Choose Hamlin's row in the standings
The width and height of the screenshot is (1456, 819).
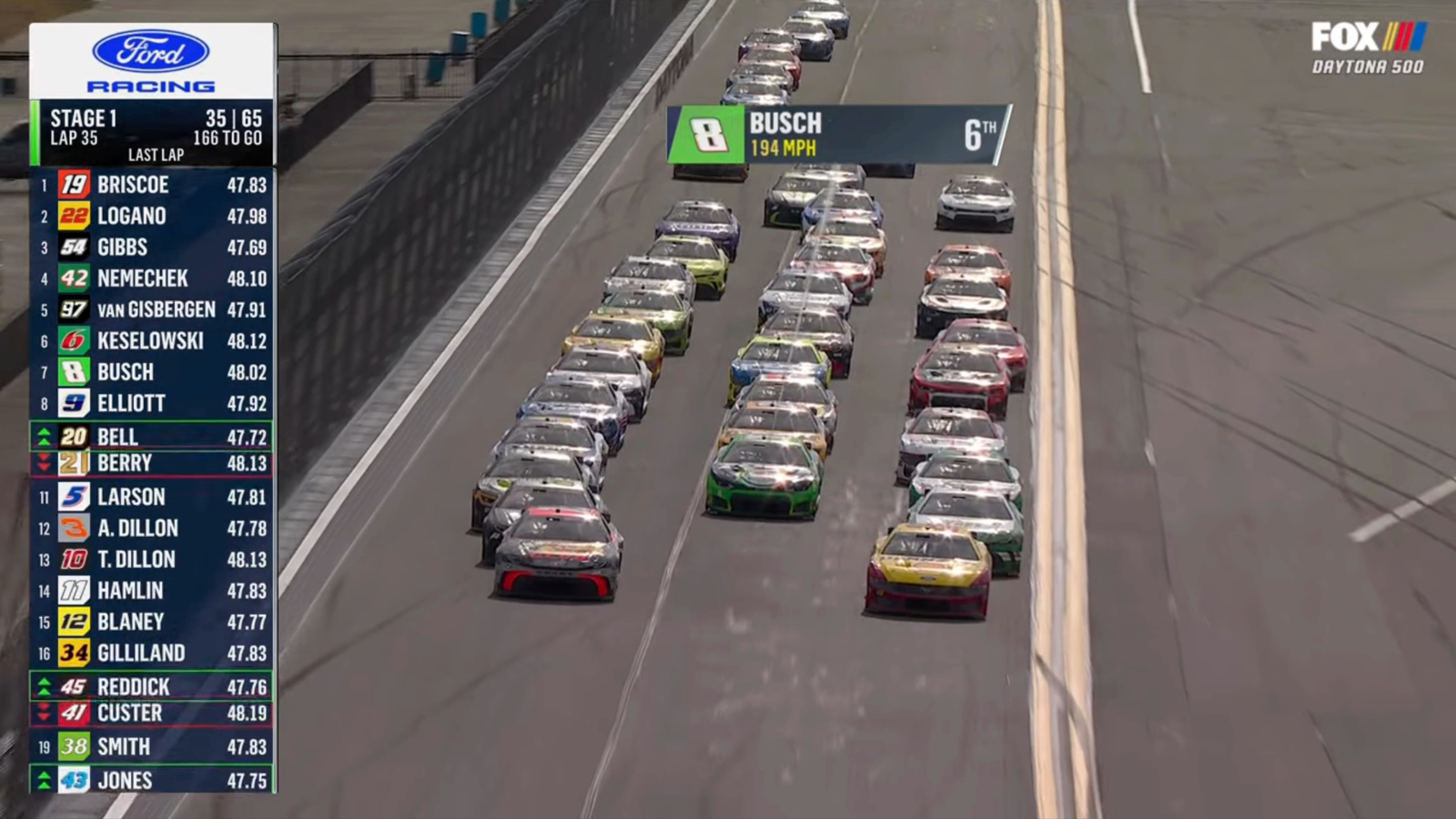pos(153,591)
